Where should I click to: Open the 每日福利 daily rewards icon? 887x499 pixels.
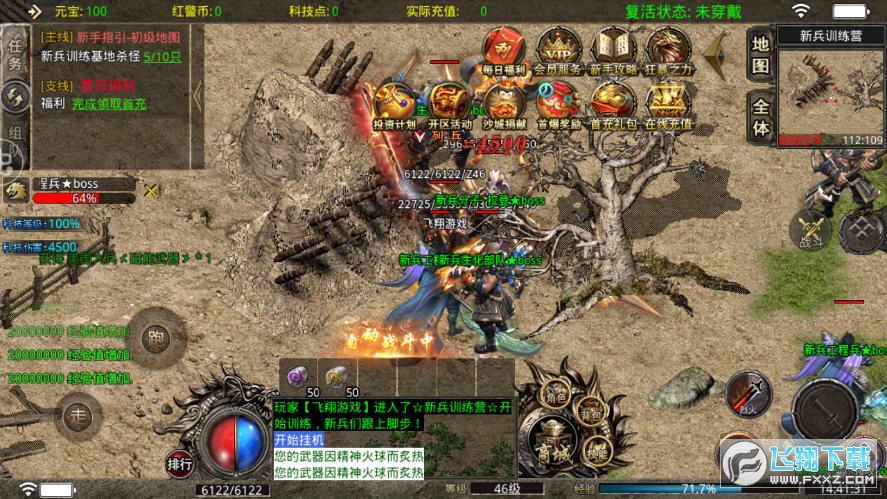505,50
